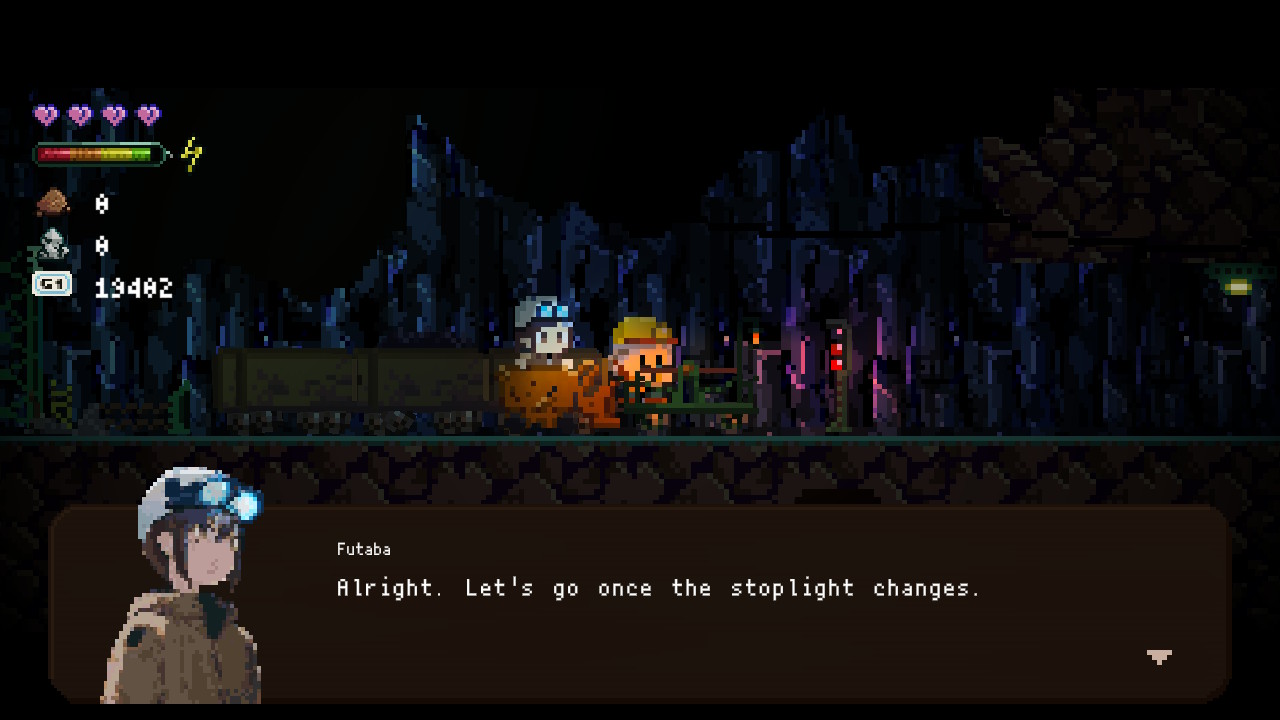Click the red-to-green energy gauge bar

[97, 152]
